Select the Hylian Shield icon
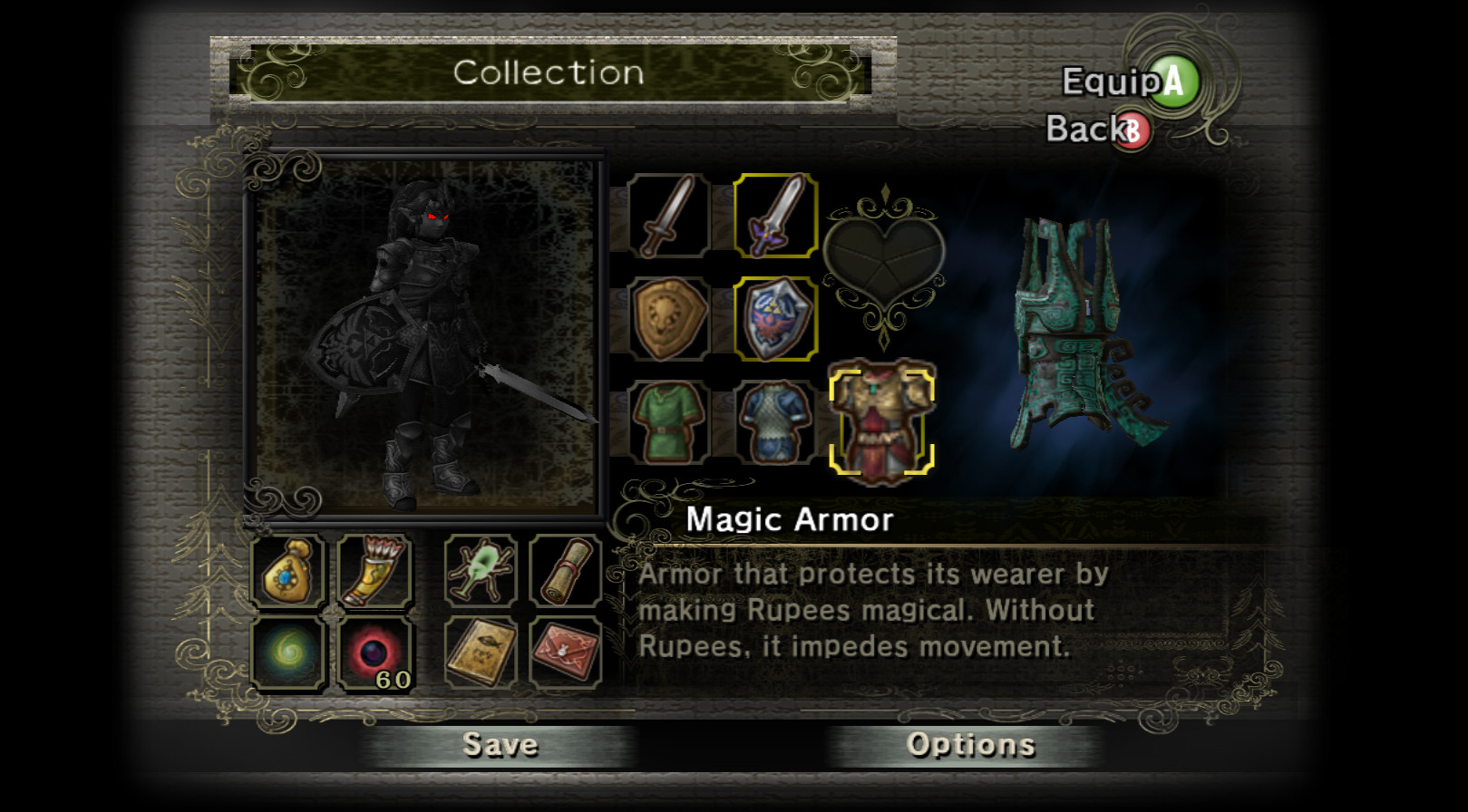The height and width of the screenshot is (812, 1468). [x=775, y=319]
